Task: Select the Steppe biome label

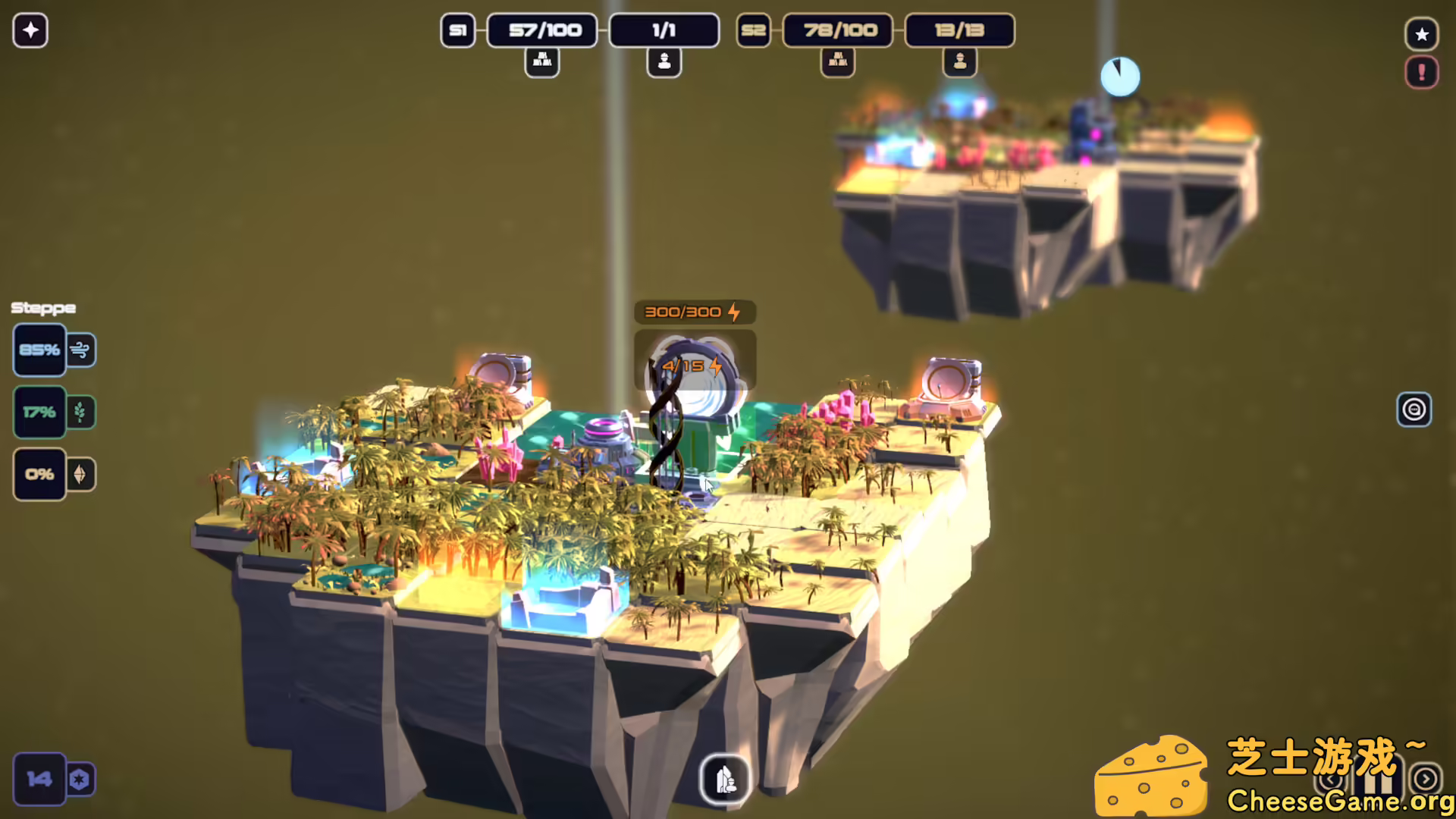Action: point(42,308)
